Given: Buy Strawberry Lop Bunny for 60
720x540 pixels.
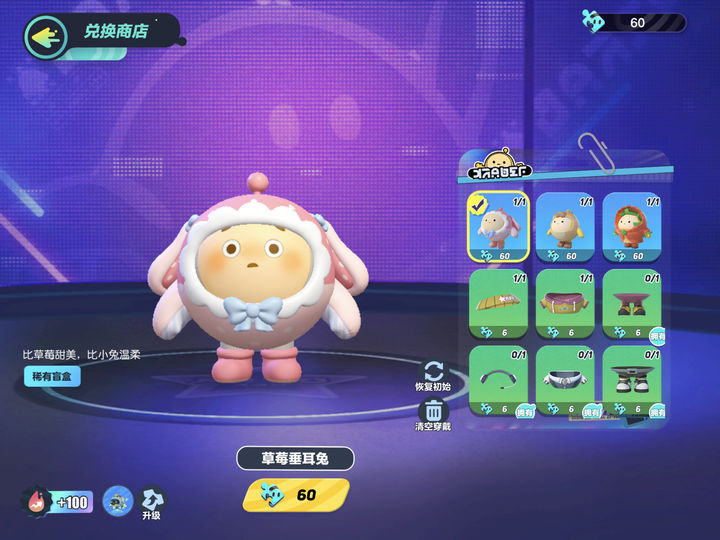Looking at the screenshot, I should pyautogui.click(x=296, y=494).
